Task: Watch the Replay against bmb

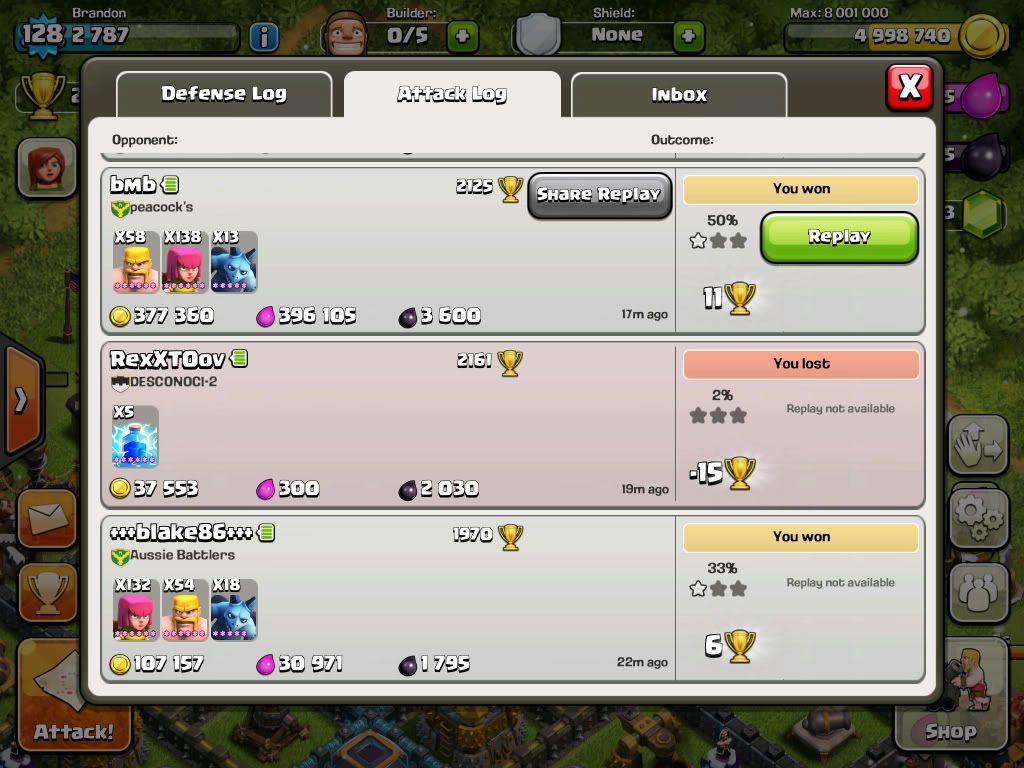Action: point(839,237)
